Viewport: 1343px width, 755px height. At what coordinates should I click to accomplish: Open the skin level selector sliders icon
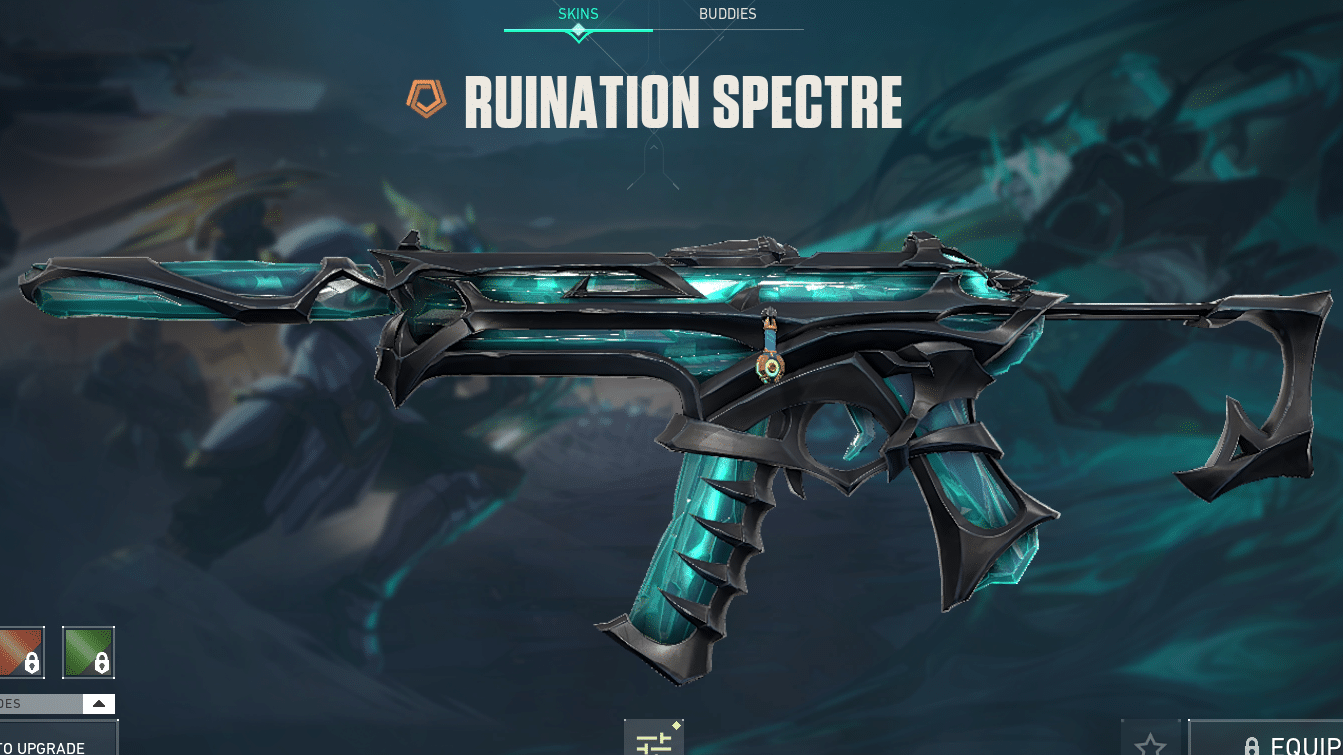click(x=655, y=739)
